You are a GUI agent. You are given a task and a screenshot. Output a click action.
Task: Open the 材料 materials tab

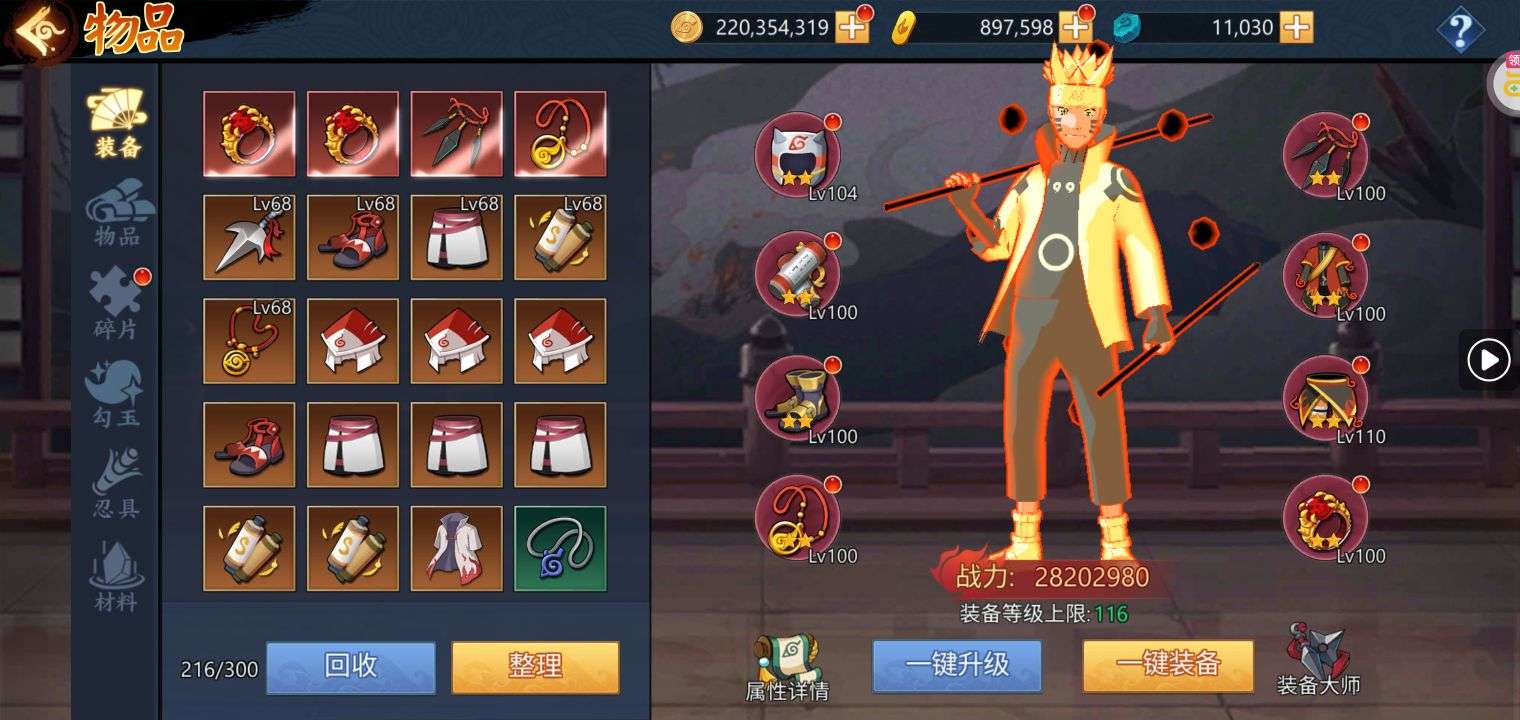pos(117,577)
